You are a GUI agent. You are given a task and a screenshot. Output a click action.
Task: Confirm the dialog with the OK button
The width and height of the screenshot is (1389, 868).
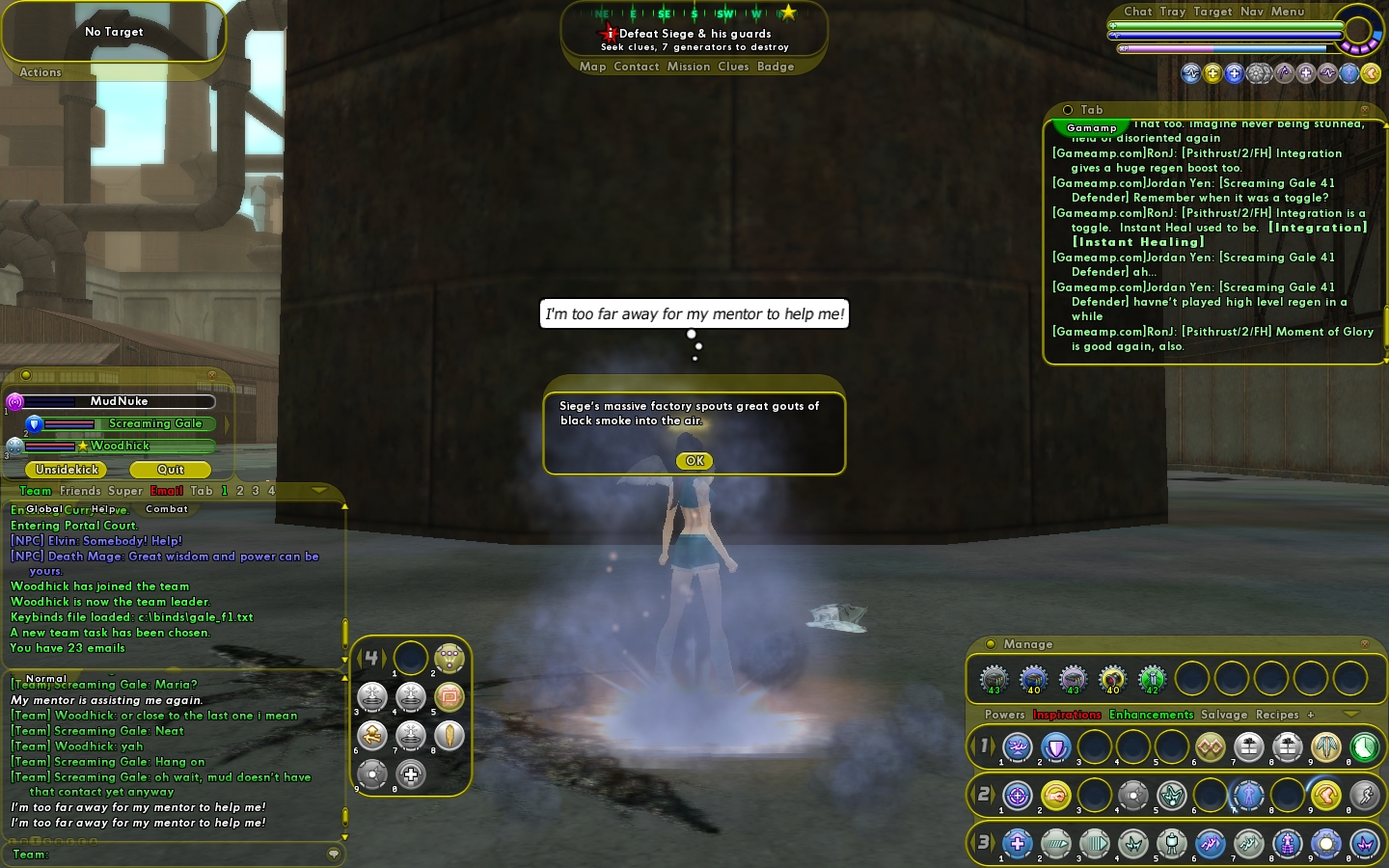tap(694, 461)
